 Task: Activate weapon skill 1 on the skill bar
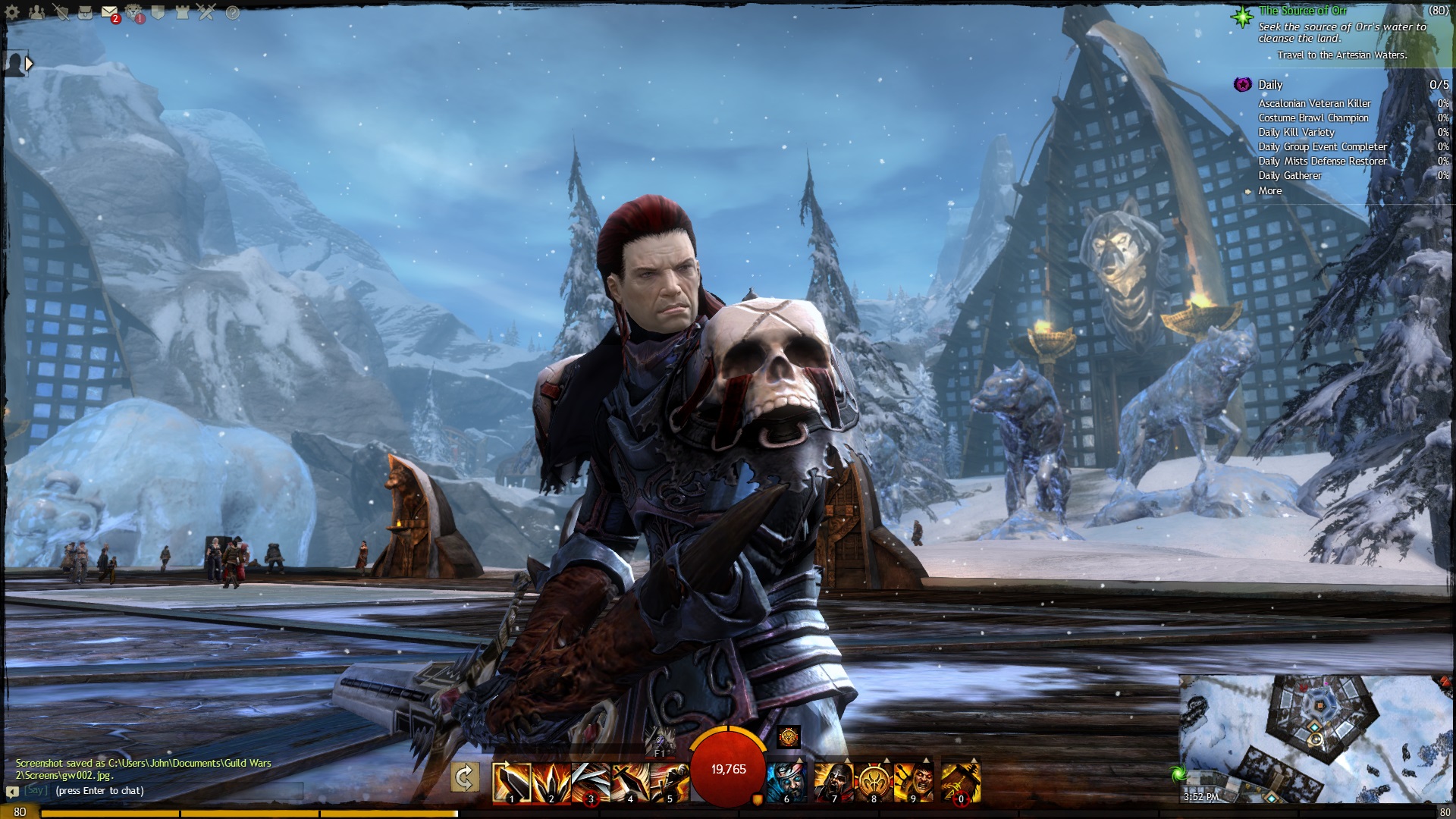pos(511,782)
